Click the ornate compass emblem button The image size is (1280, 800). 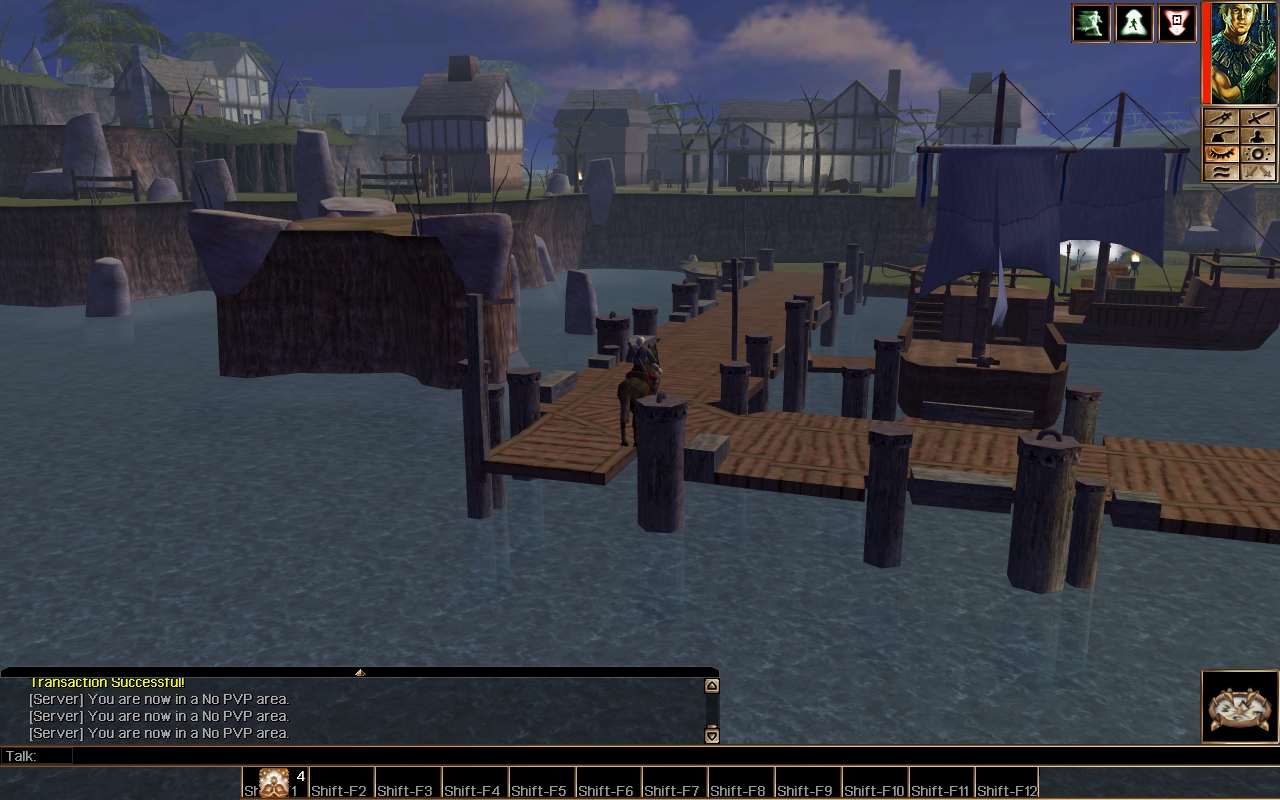pyautogui.click(x=1240, y=707)
